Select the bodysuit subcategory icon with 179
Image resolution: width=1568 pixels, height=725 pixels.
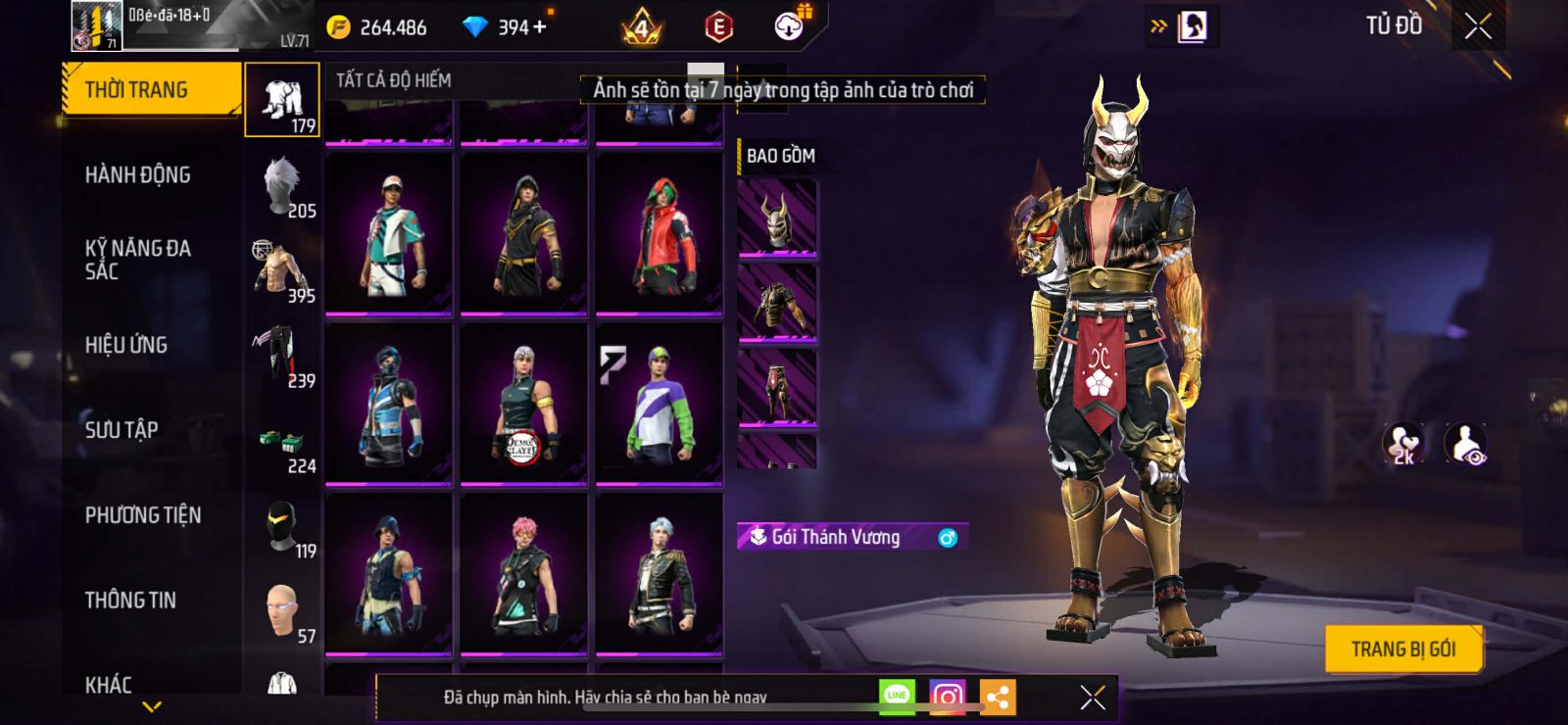point(282,100)
